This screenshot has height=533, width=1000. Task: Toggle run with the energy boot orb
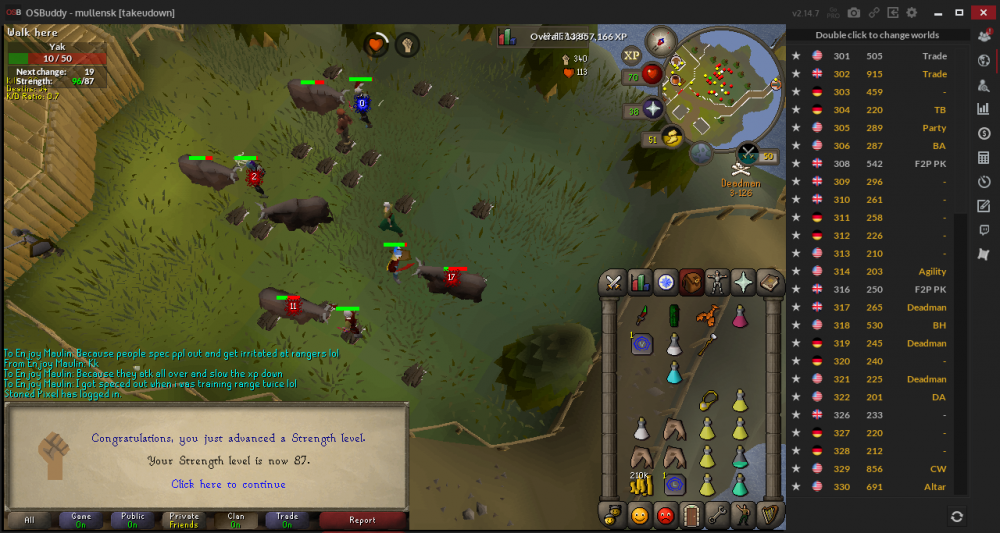(674, 136)
